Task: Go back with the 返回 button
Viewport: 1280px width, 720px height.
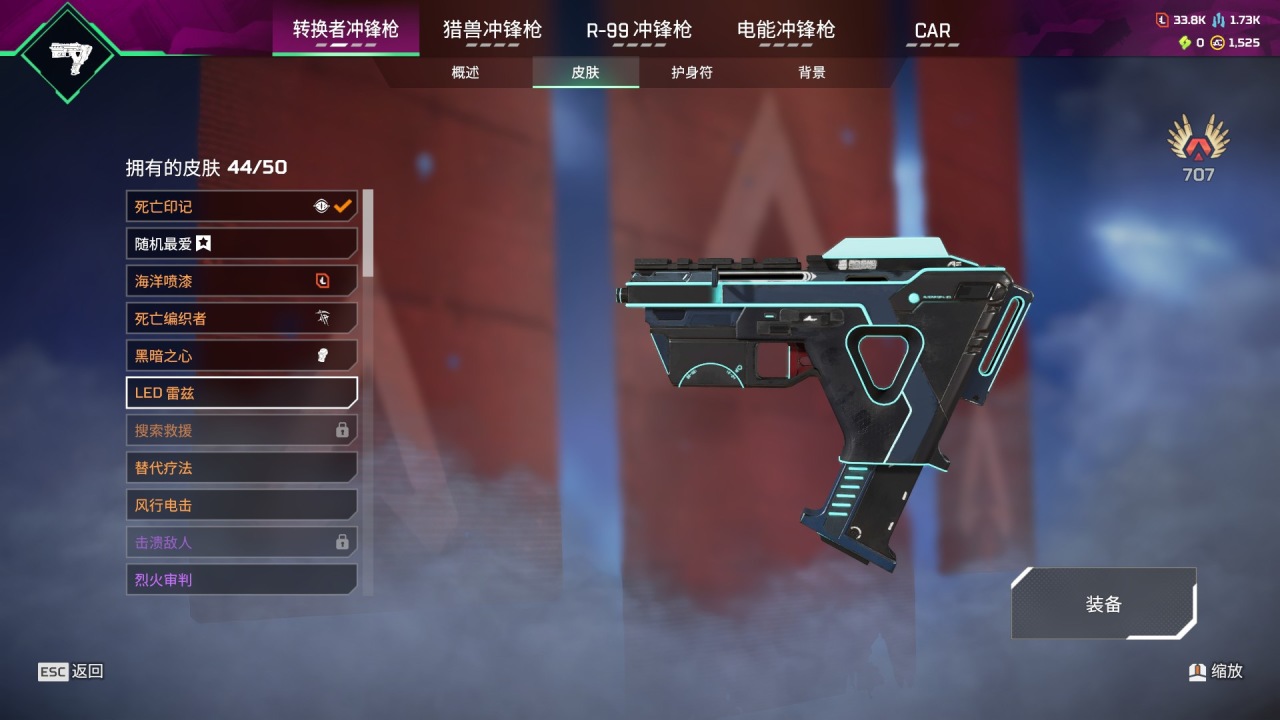Action: pos(71,672)
